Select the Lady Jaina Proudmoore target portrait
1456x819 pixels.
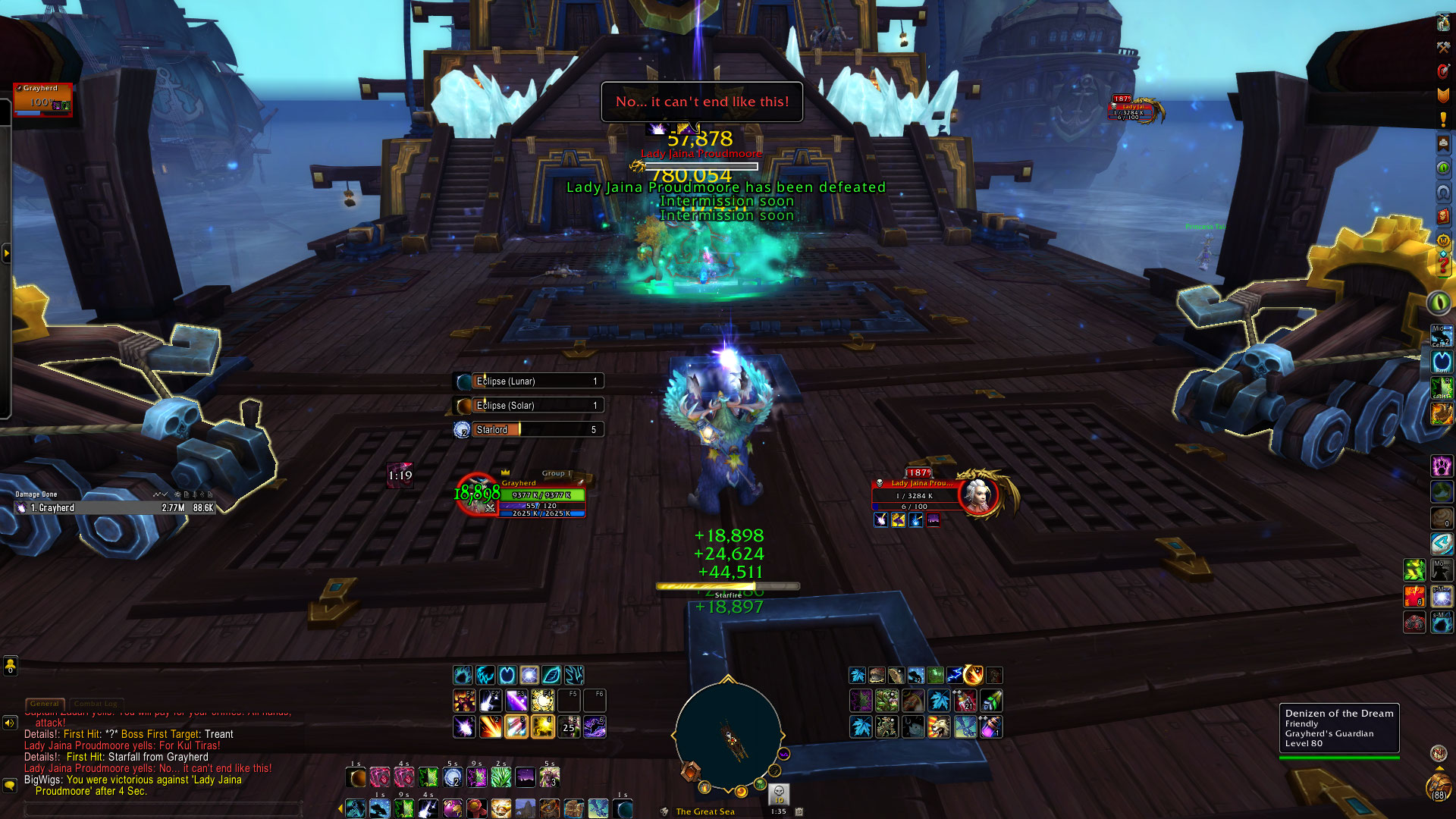[978, 495]
